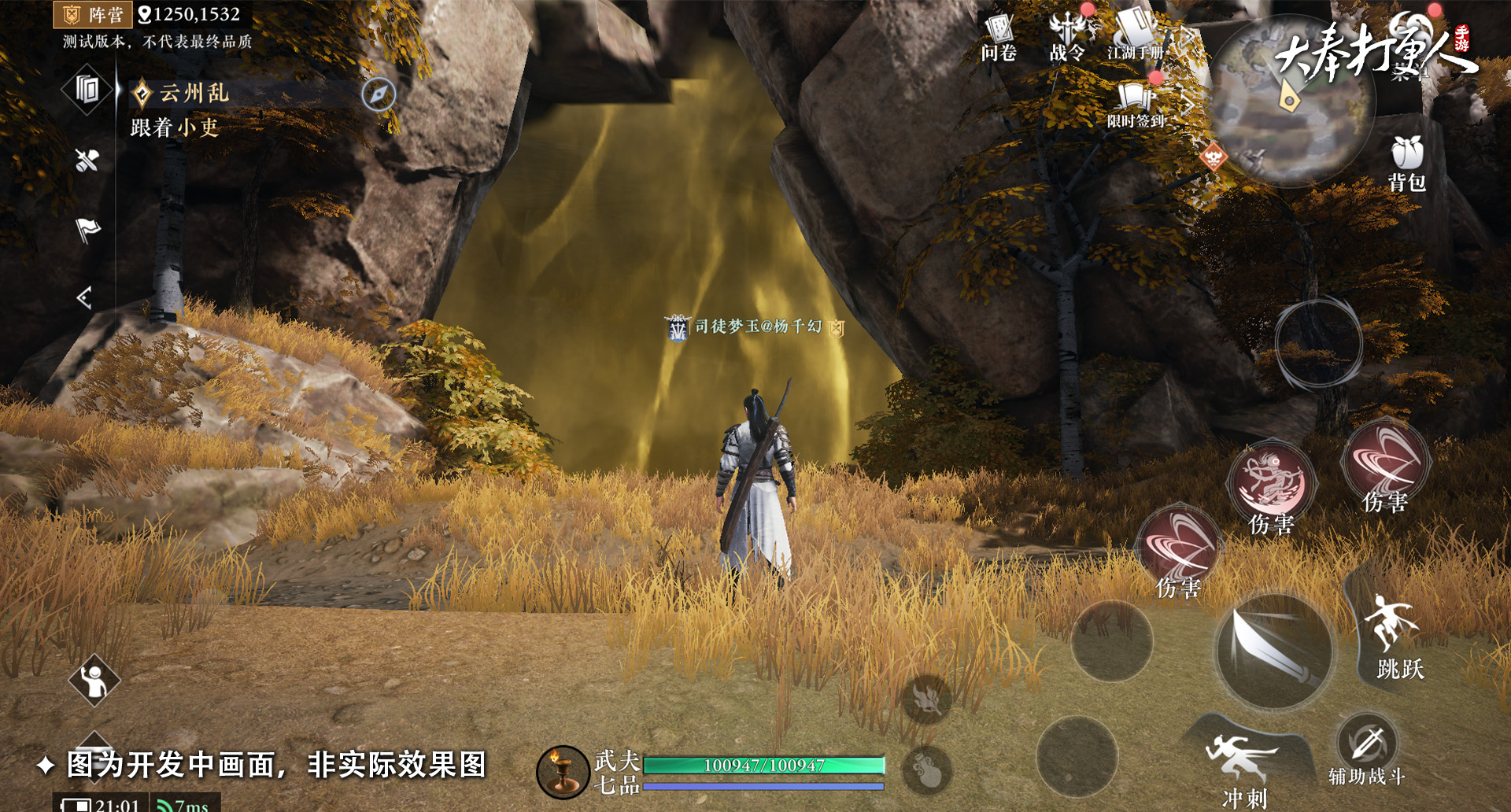
Task: Open the crossed-weapons icon on the left sidebar
Action: coord(87,161)
